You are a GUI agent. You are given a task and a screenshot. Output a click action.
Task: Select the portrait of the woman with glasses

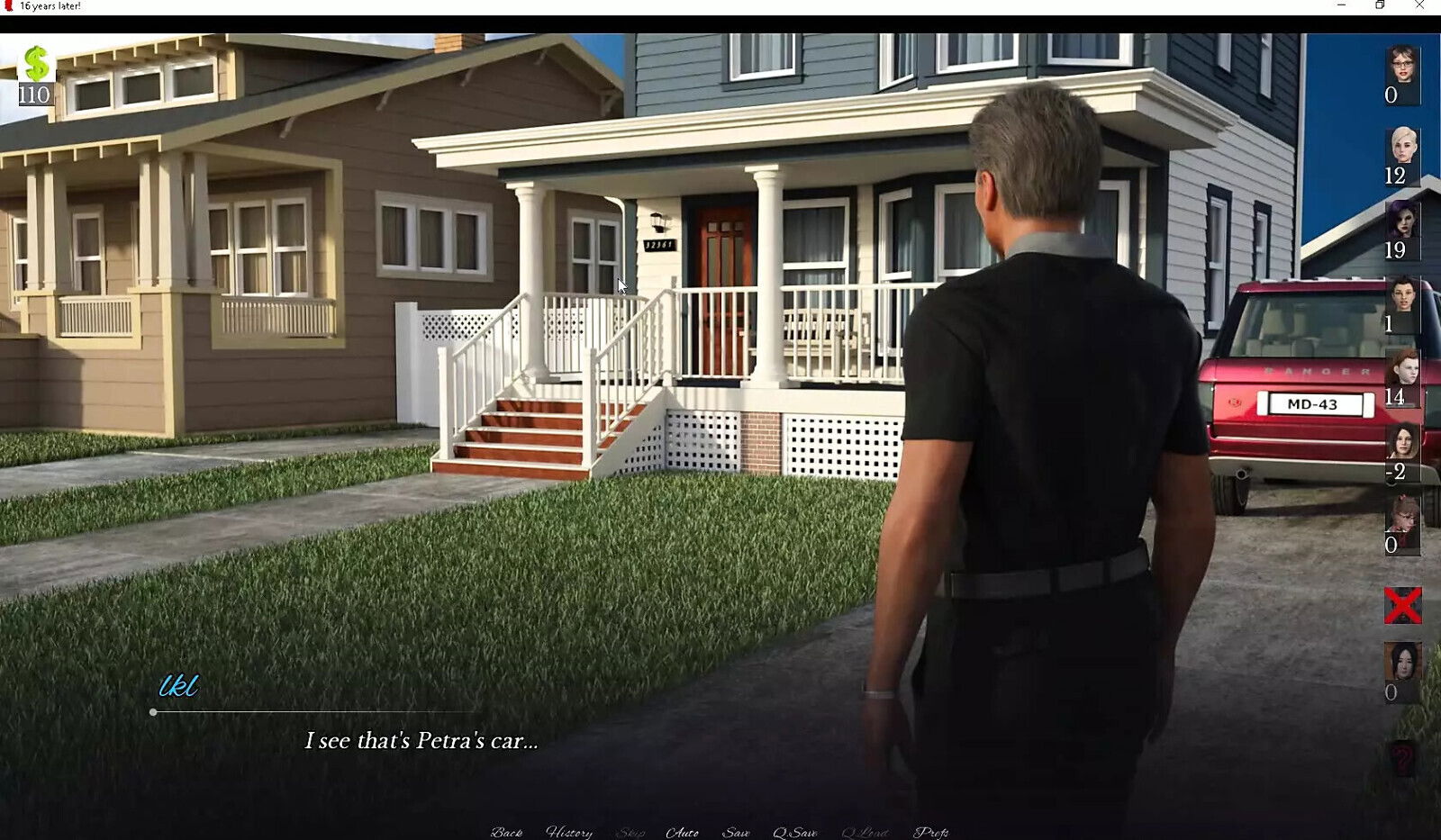click(x=1402, y=66)
